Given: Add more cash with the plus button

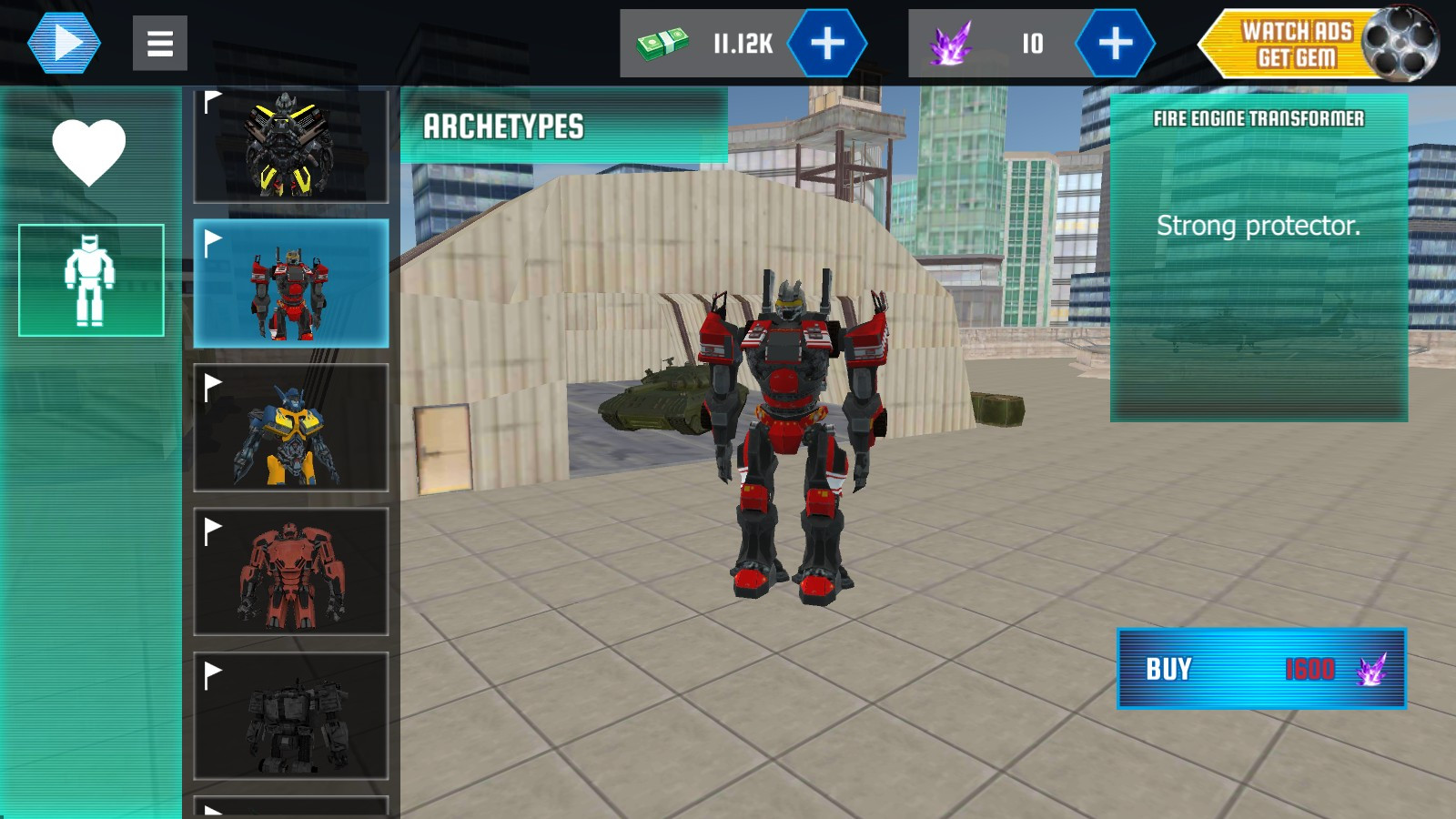Looking at the screenshot, I should click(826, 43).
